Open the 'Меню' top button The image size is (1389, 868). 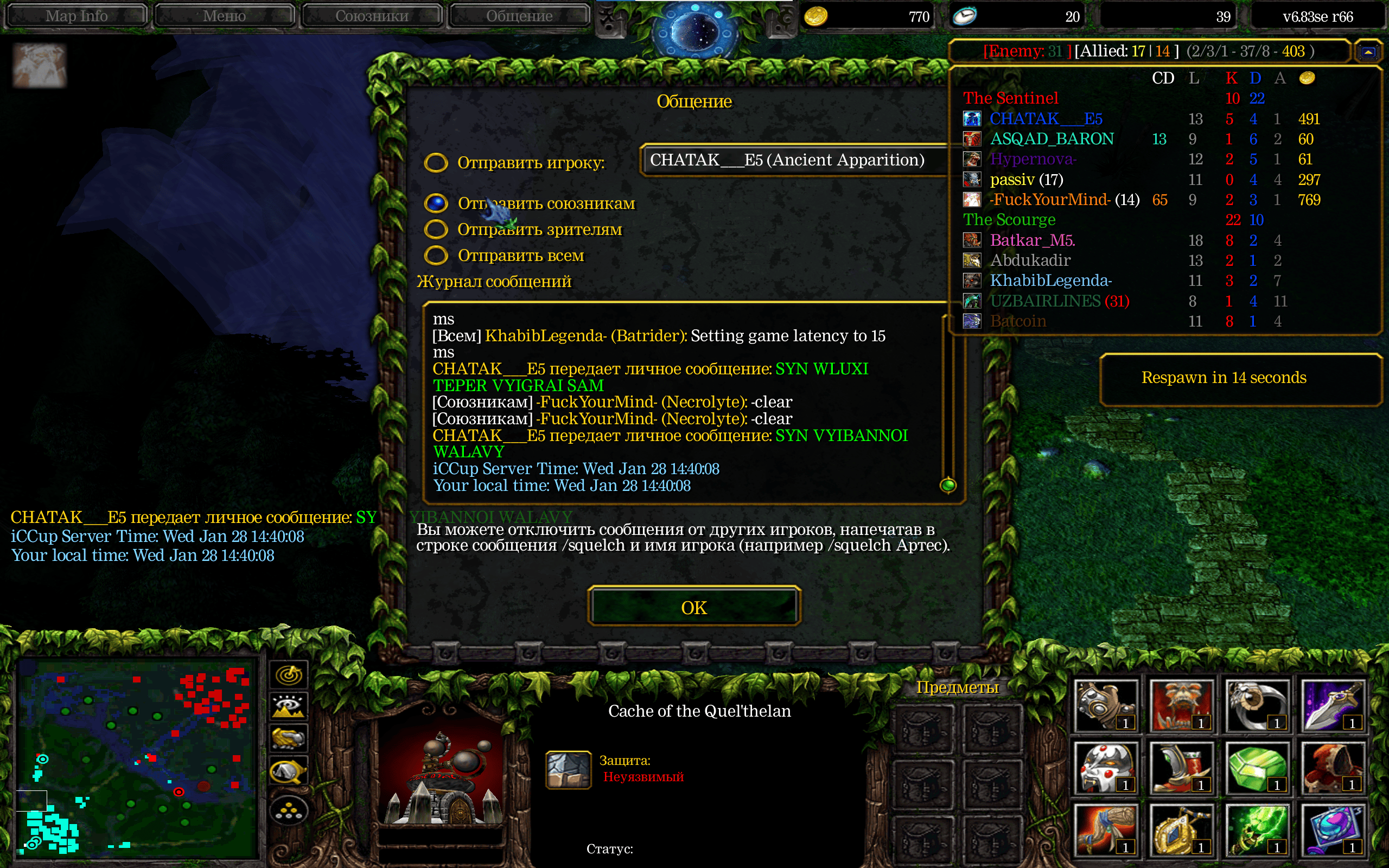(x=225, y=16)
